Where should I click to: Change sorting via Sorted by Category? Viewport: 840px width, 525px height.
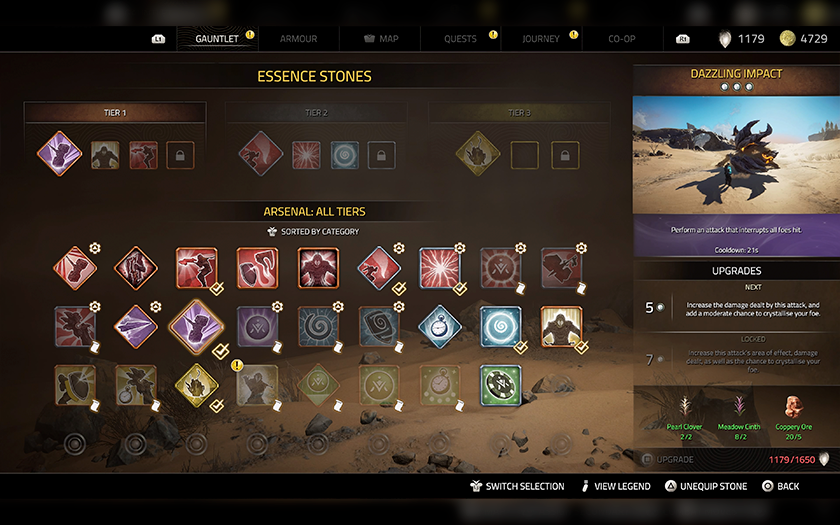click(315, 232)
